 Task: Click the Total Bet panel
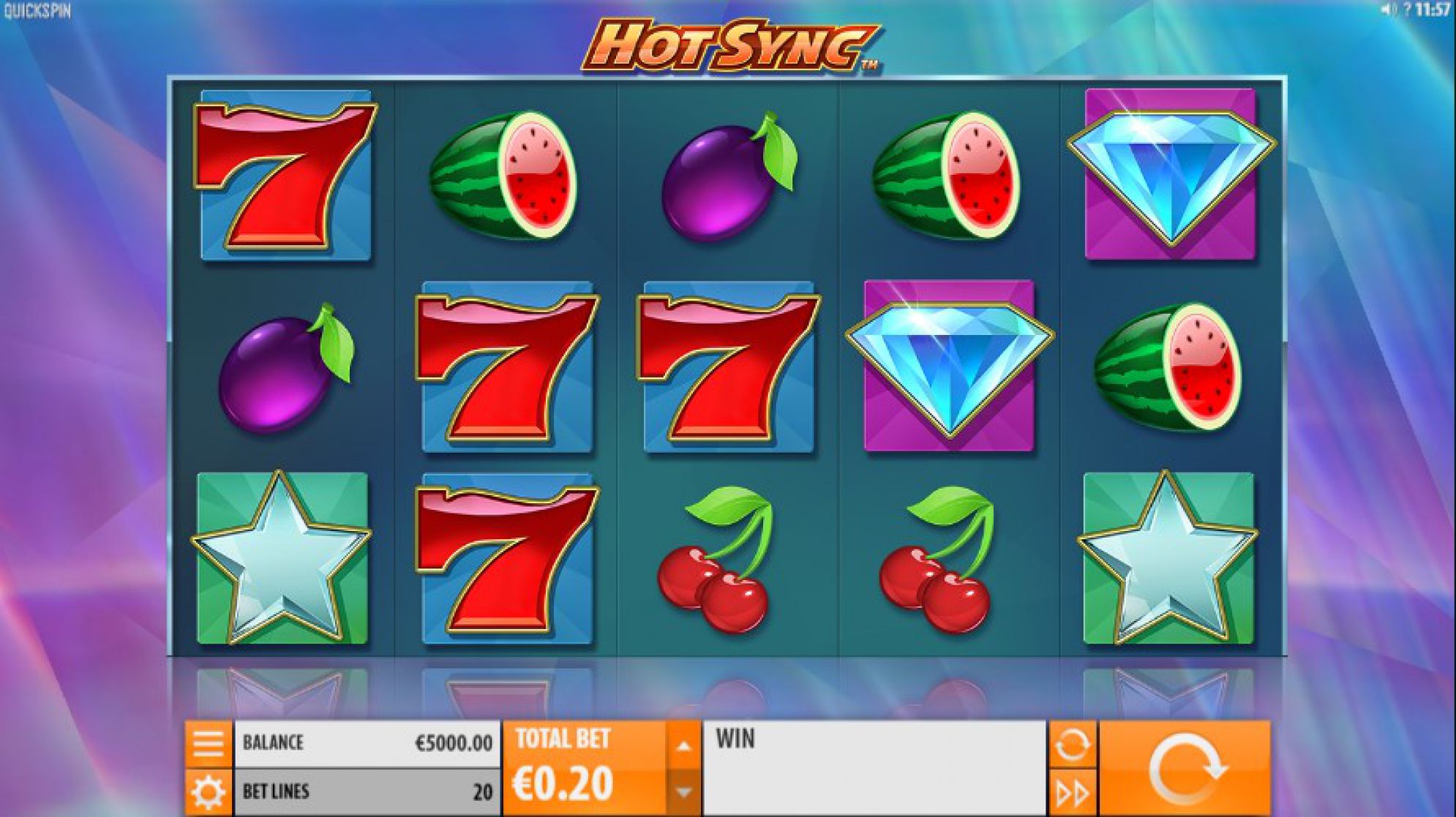point(585,768)
